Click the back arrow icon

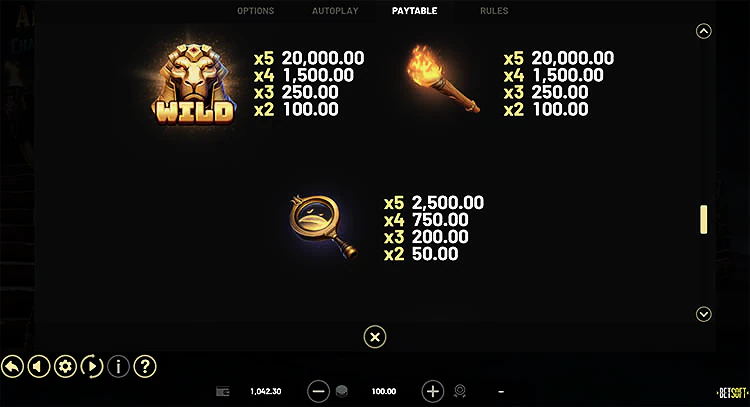click(13, 366)
